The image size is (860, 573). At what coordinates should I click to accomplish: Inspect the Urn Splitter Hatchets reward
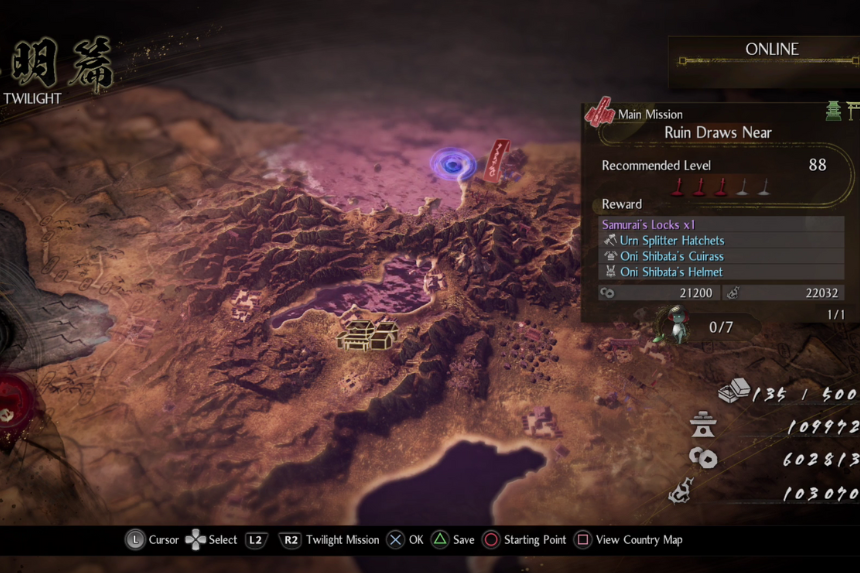(671, 241)
